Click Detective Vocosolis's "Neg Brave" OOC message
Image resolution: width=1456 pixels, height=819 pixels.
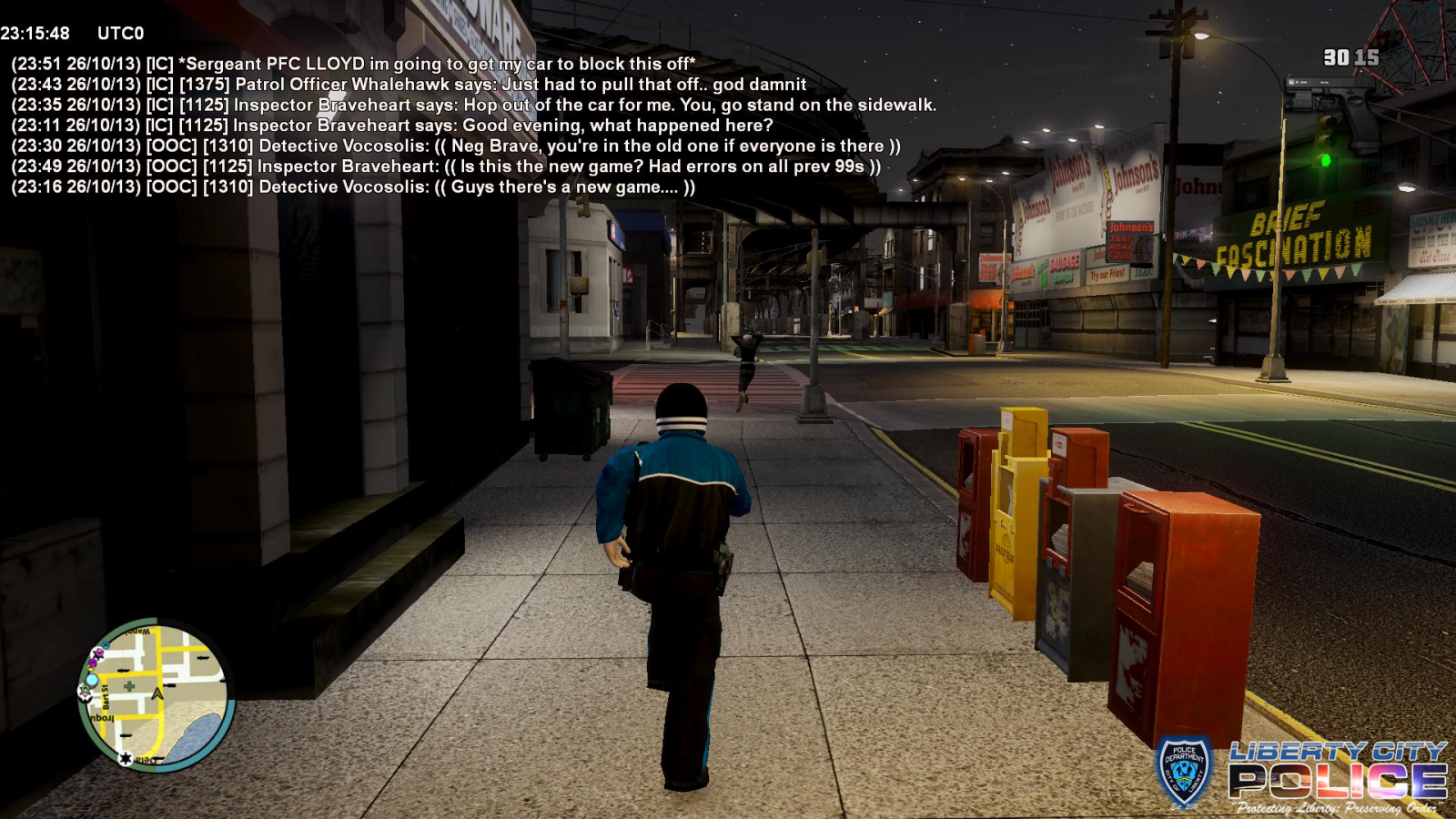click(456, 146)
